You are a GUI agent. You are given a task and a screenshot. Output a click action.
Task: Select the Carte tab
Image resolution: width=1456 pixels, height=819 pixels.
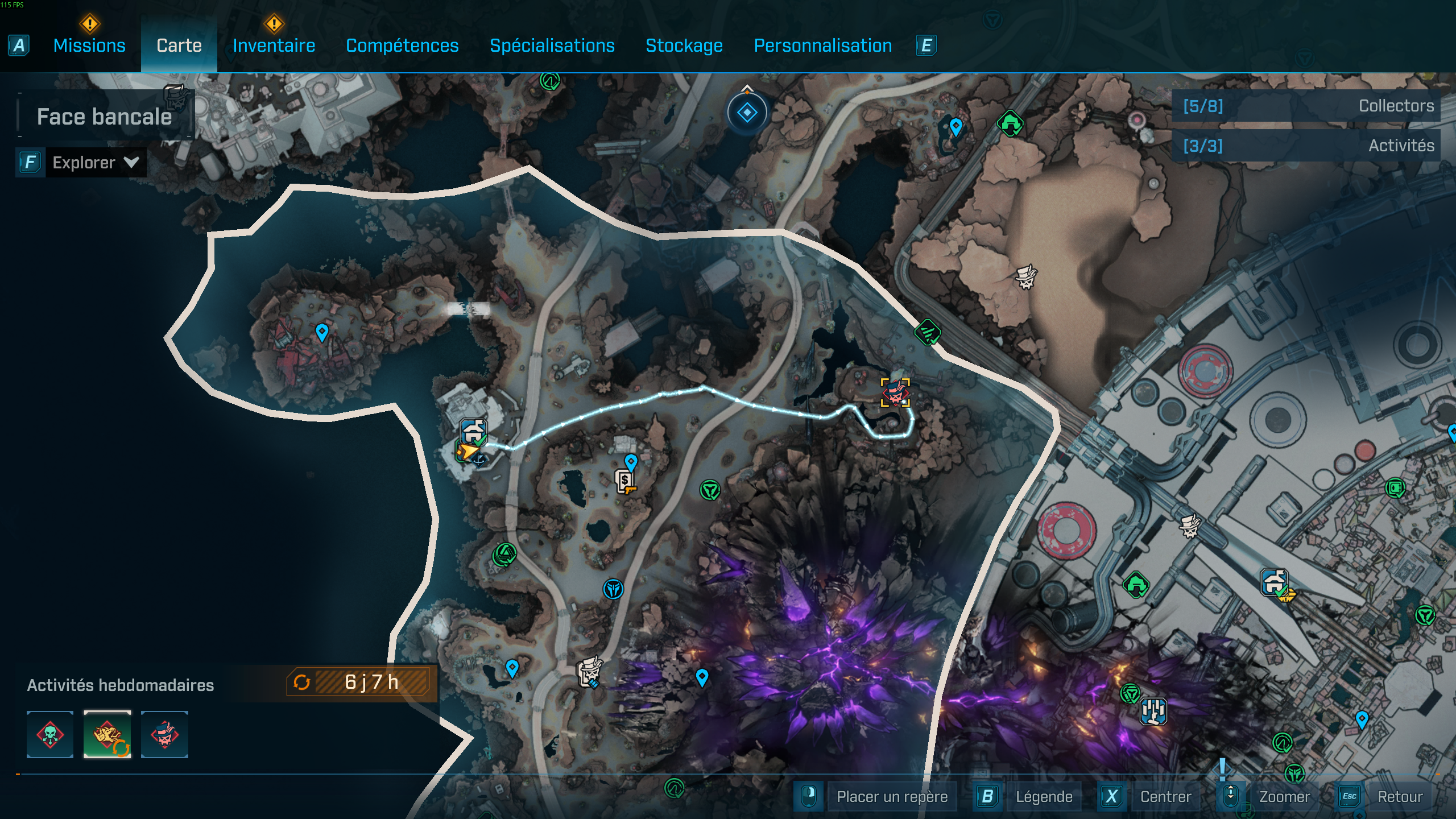(179, 45)
